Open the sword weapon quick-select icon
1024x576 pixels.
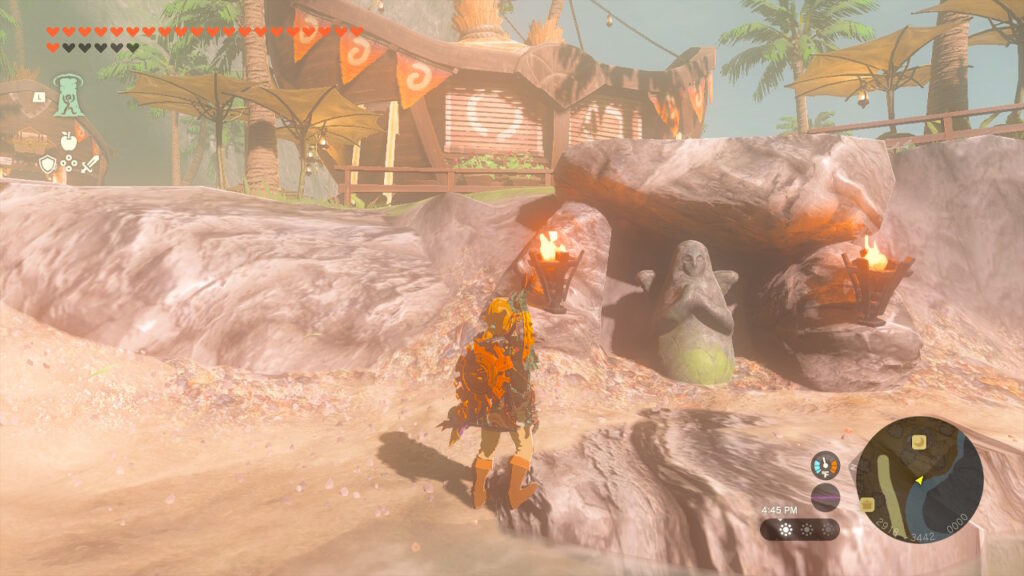click(x=90, y=164)
